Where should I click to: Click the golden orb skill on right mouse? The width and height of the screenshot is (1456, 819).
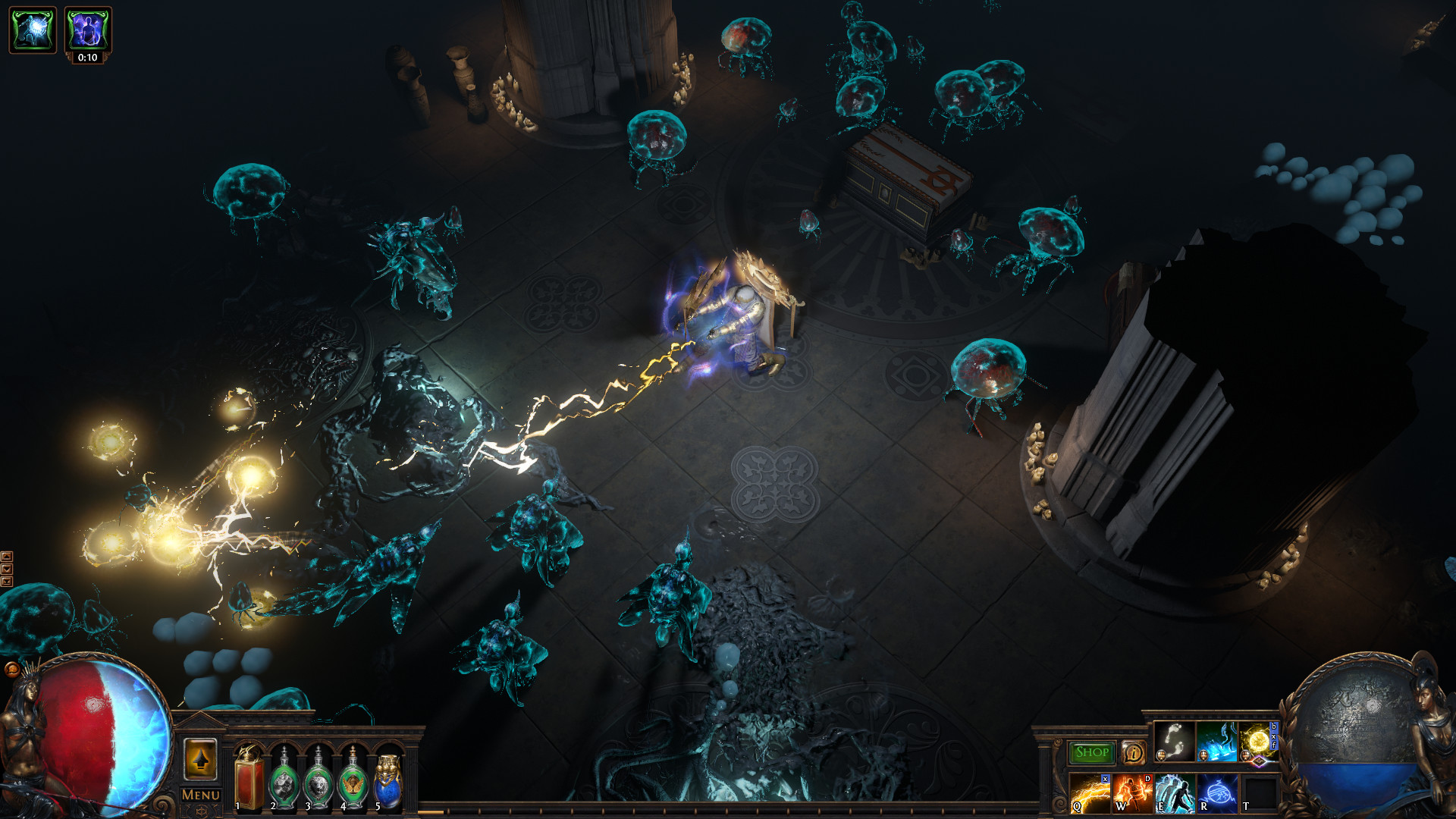(1257, 741)
